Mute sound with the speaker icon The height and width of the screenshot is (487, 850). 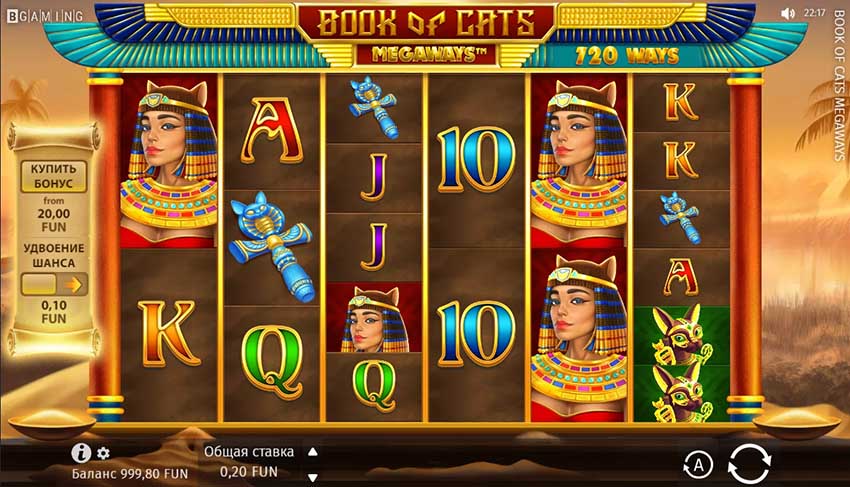coord(787,13)
